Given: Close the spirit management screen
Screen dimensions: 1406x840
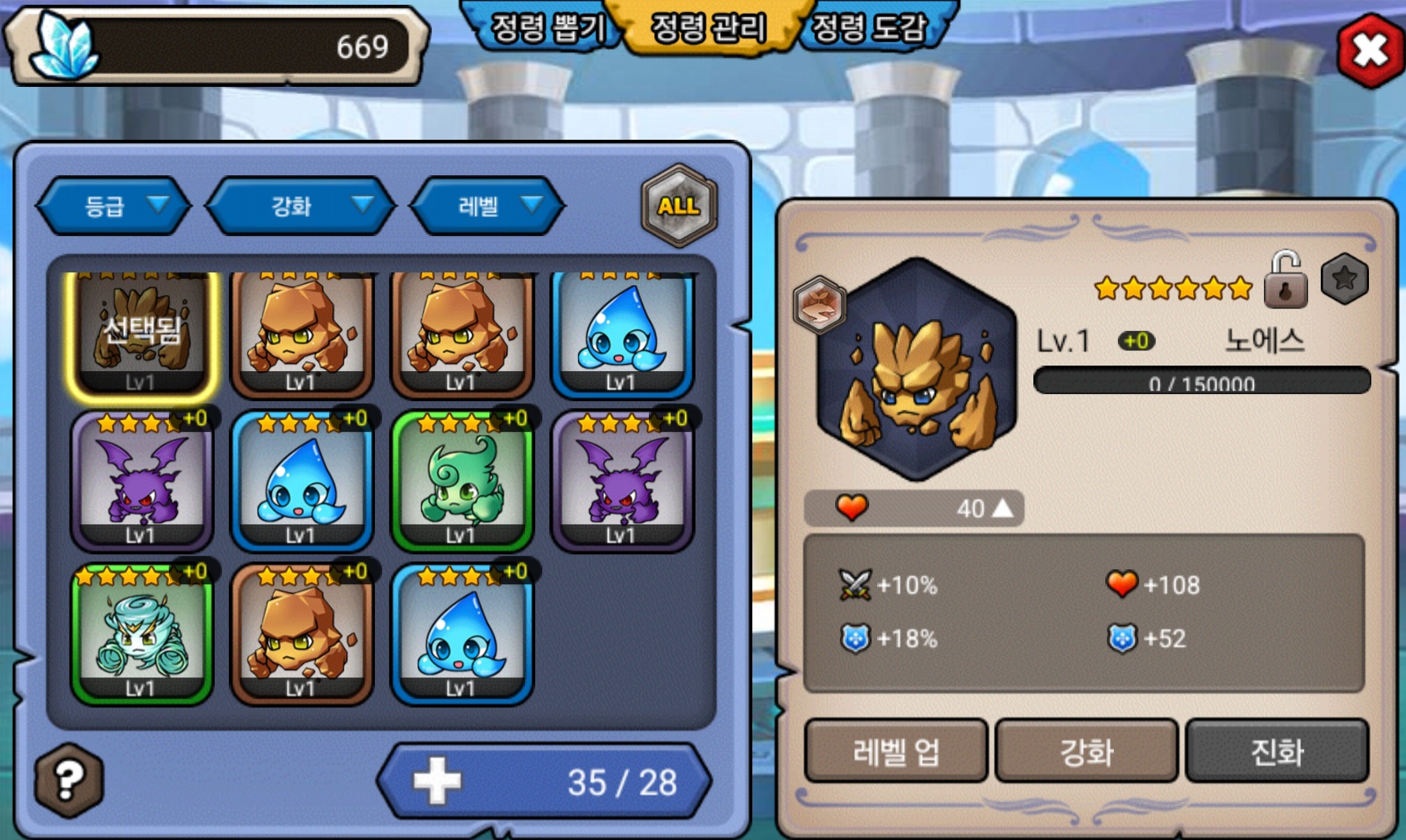Looking at the screenshot, I should click(x=1370, y=50).
